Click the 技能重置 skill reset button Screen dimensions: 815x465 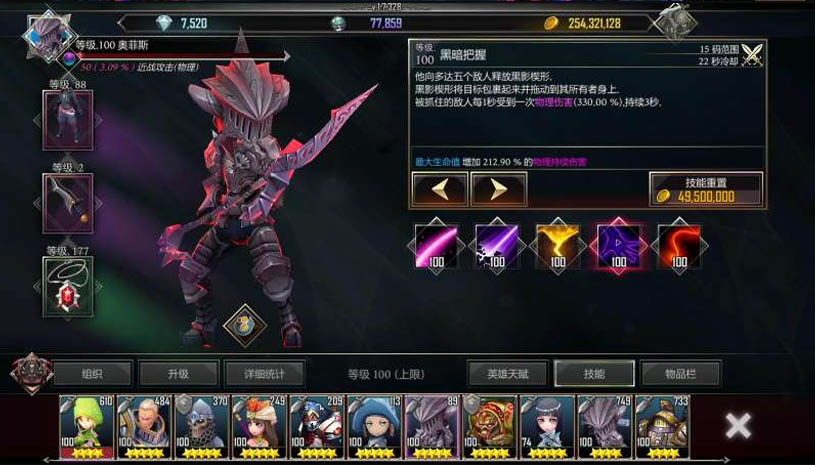pyautogui.click(x=706, y=188)
